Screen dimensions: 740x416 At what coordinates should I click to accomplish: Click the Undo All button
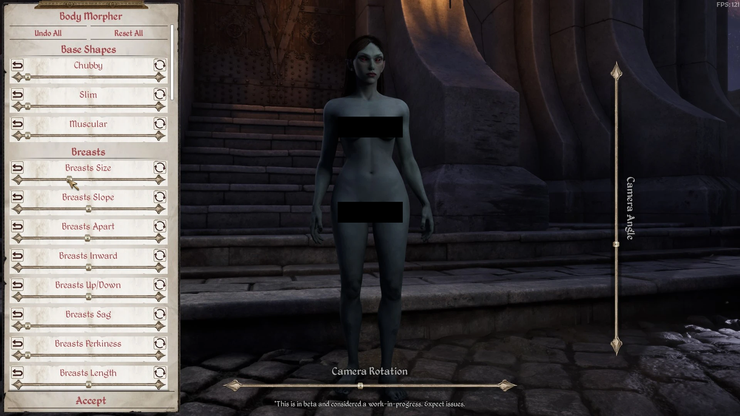(x=48, y=33)
